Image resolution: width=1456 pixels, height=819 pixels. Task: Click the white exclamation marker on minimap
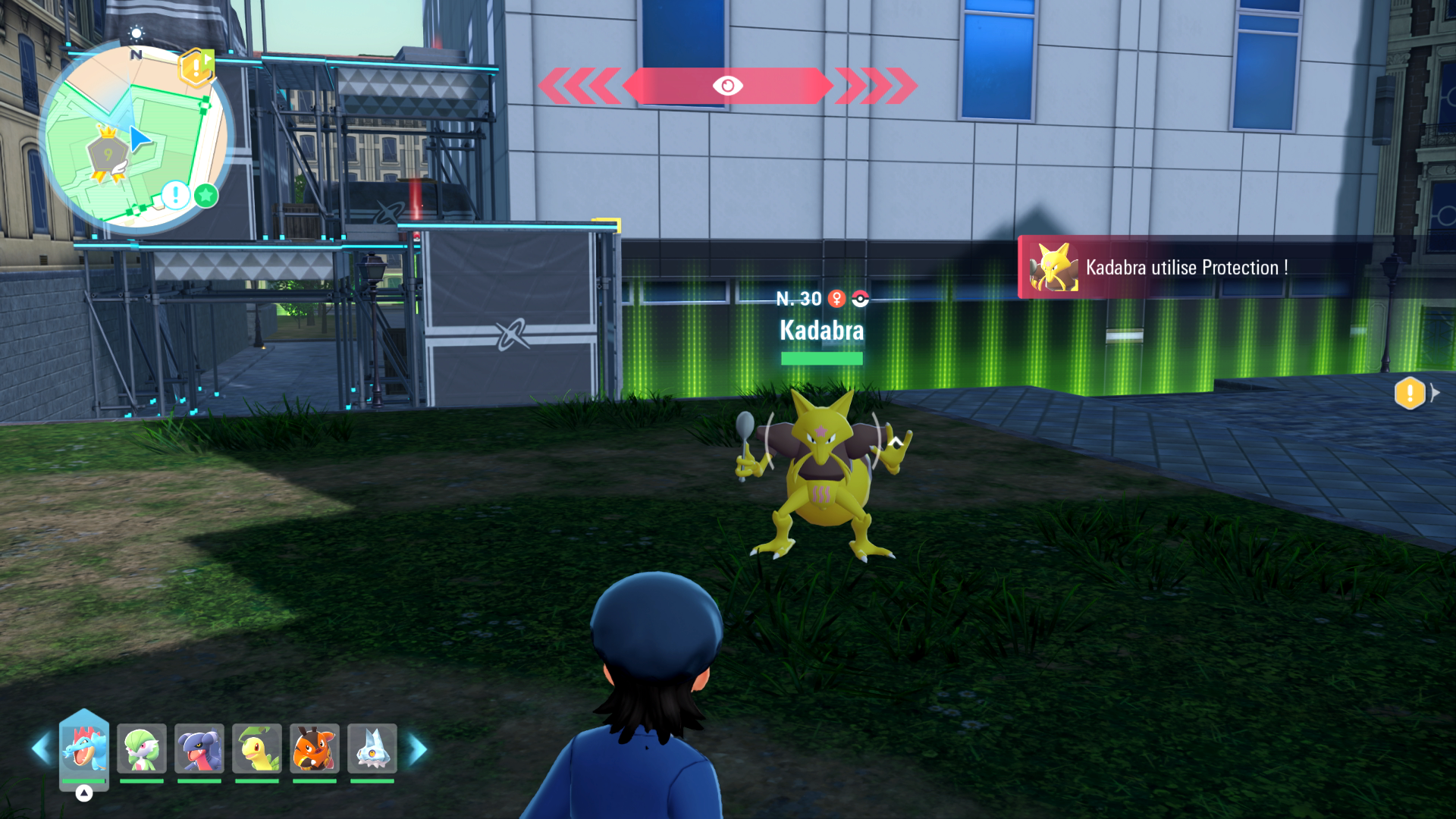point(176,195)
